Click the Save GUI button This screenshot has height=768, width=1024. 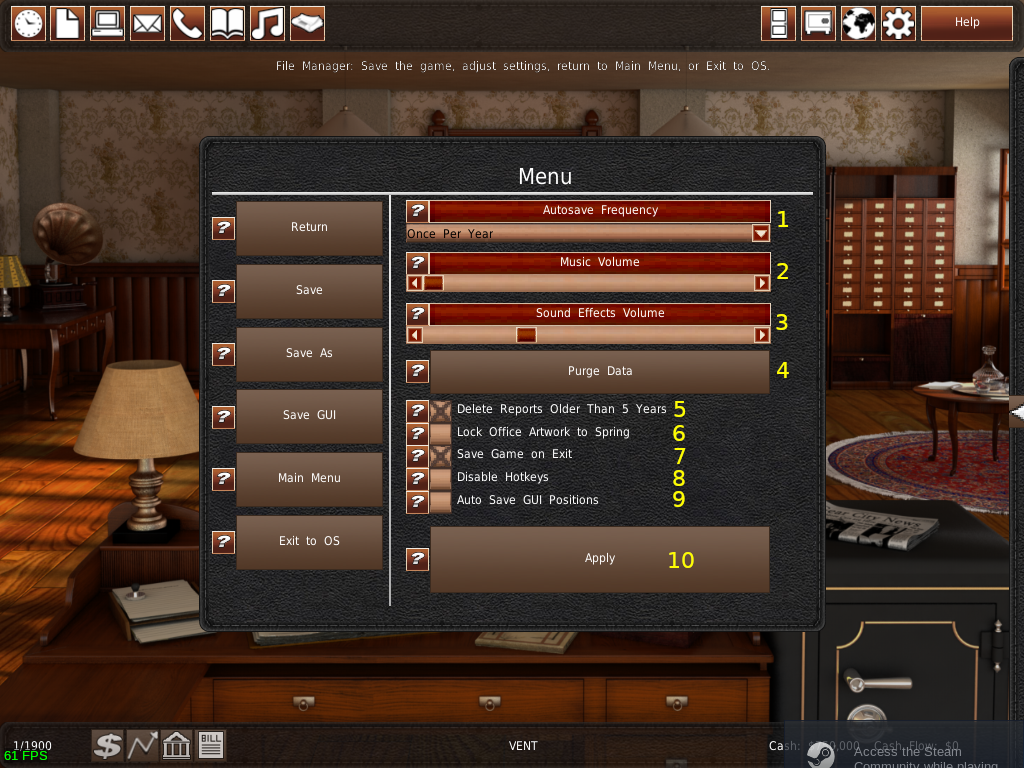click(x=309, y=416)
